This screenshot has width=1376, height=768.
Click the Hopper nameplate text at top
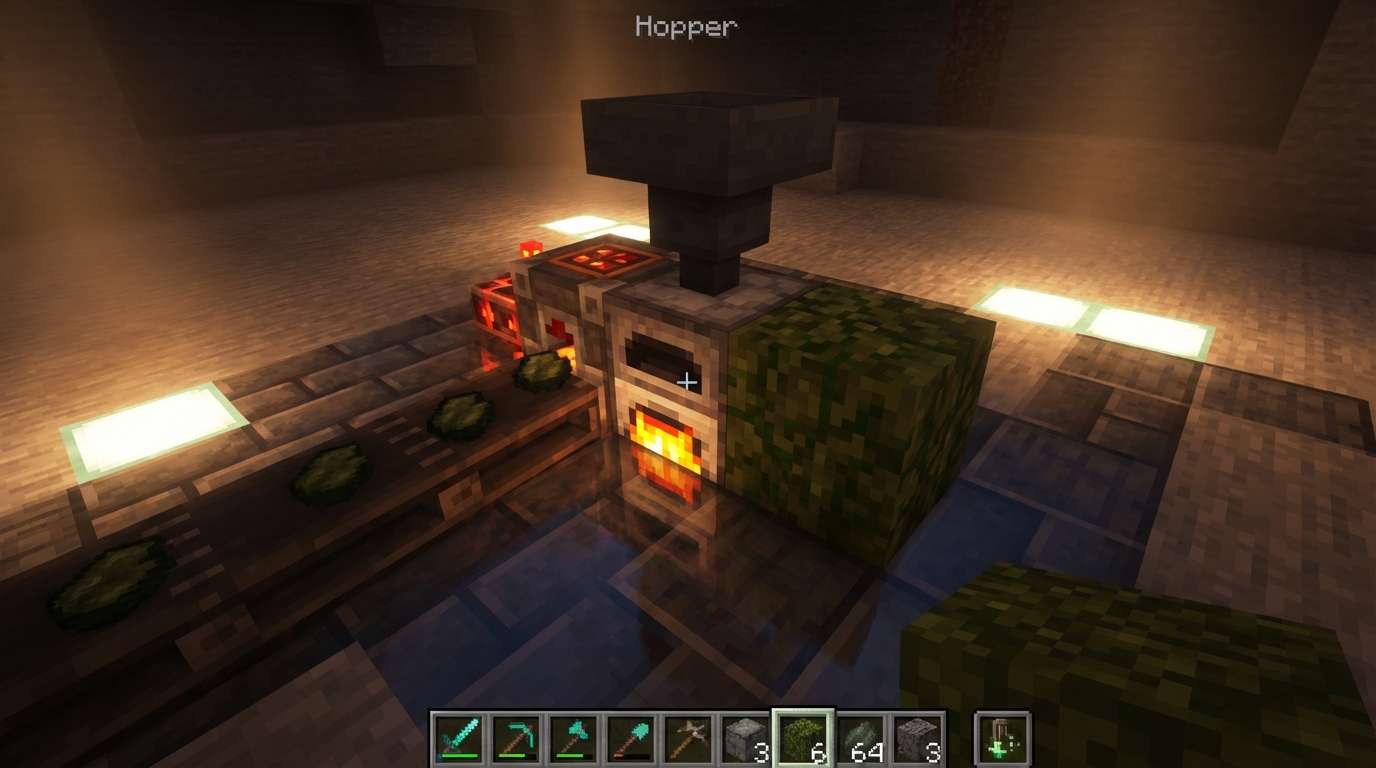[686, 27]
